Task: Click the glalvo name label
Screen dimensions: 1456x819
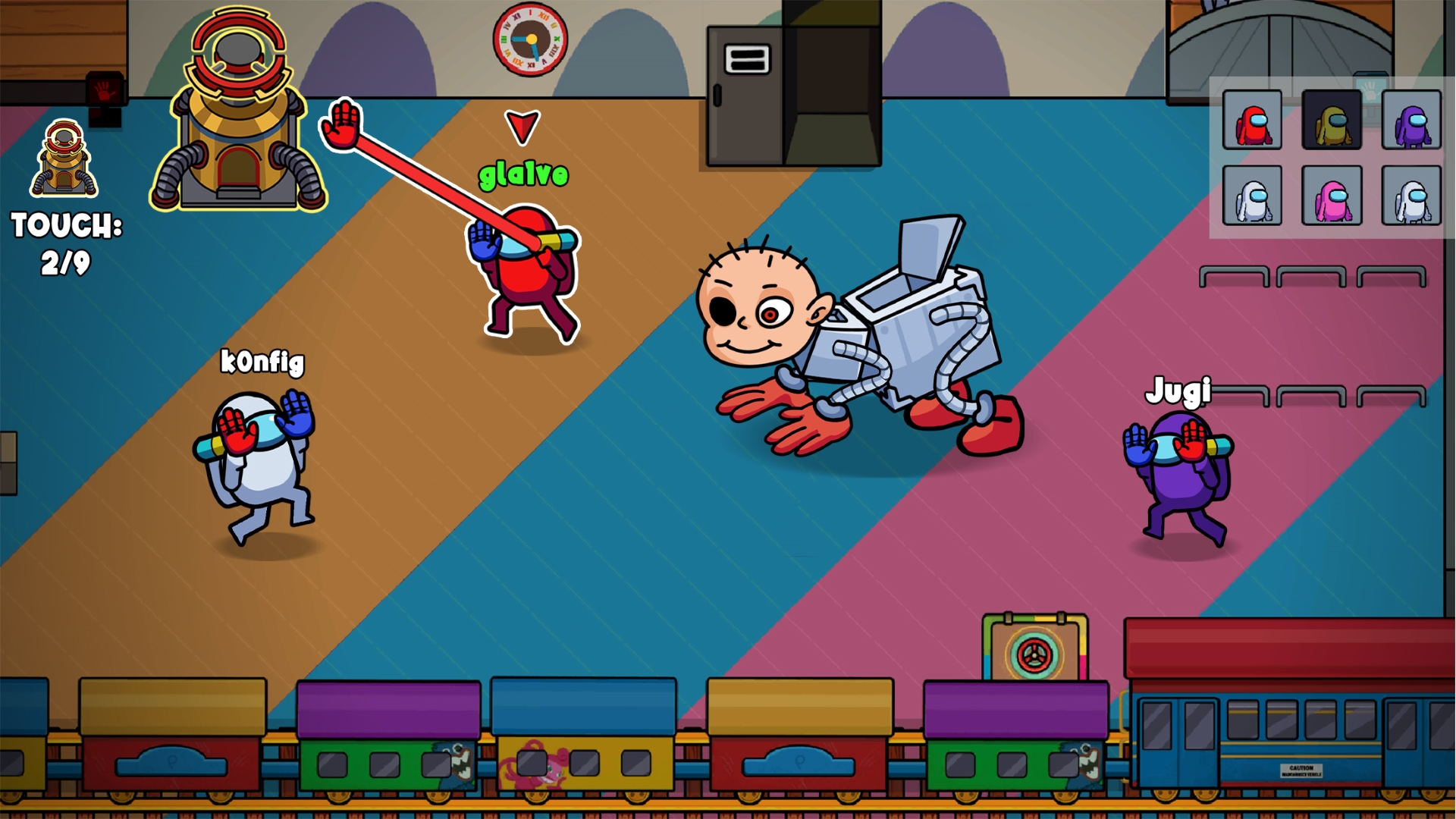Action: tap(522, 174)
